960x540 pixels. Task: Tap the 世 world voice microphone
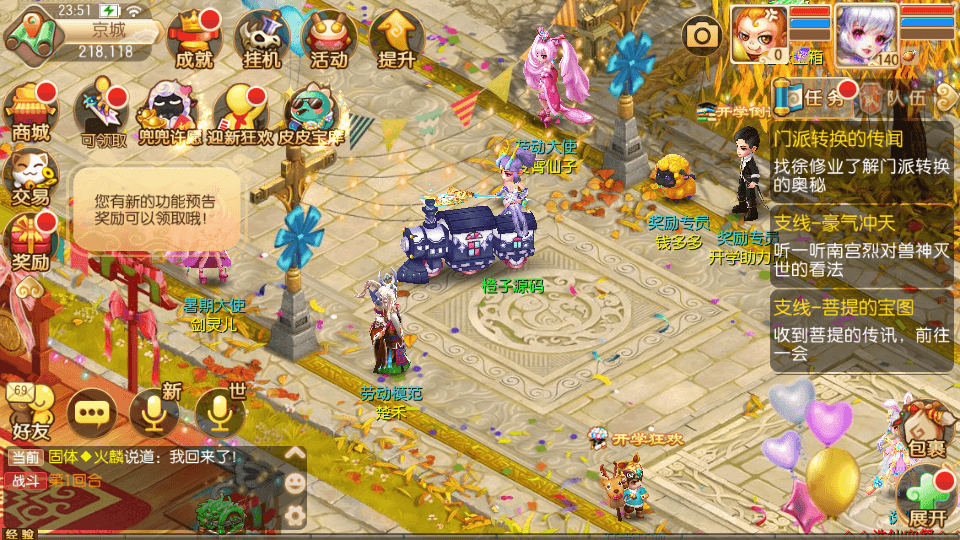click(220, 410)
